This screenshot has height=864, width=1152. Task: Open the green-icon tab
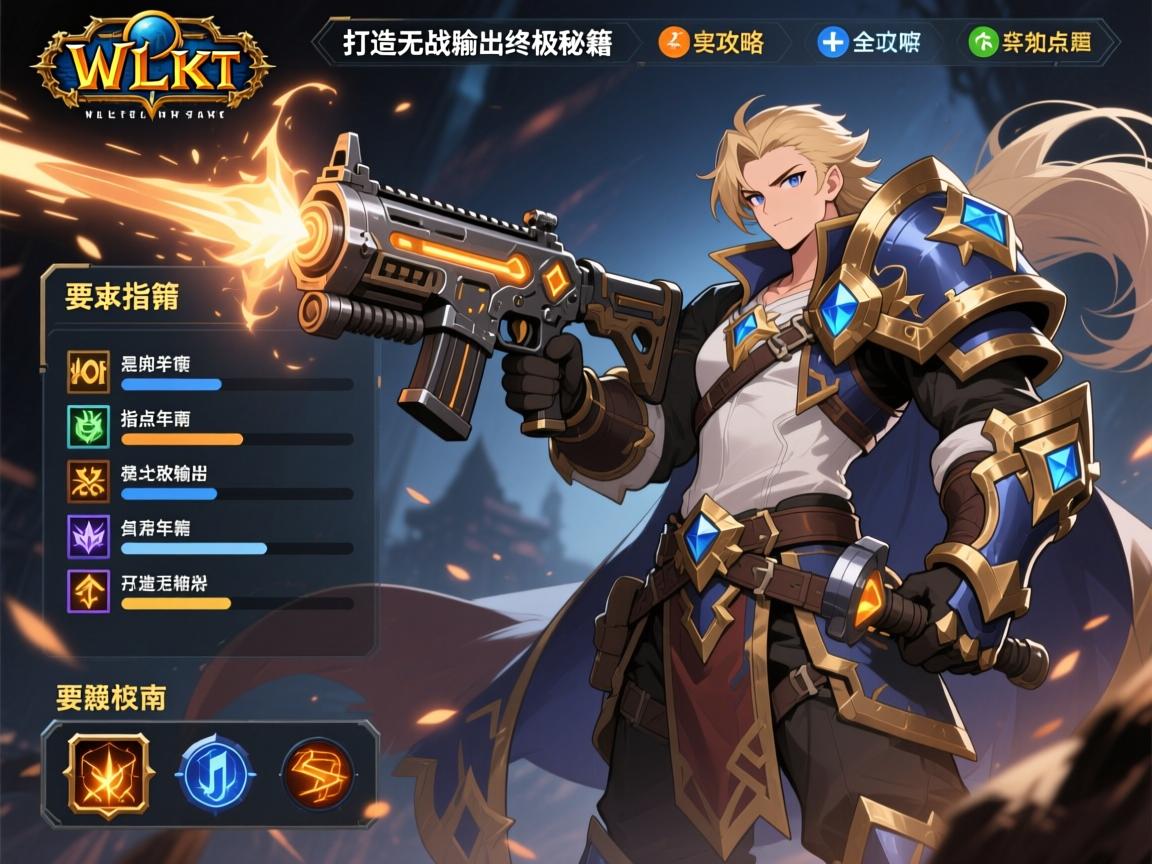1030,42
